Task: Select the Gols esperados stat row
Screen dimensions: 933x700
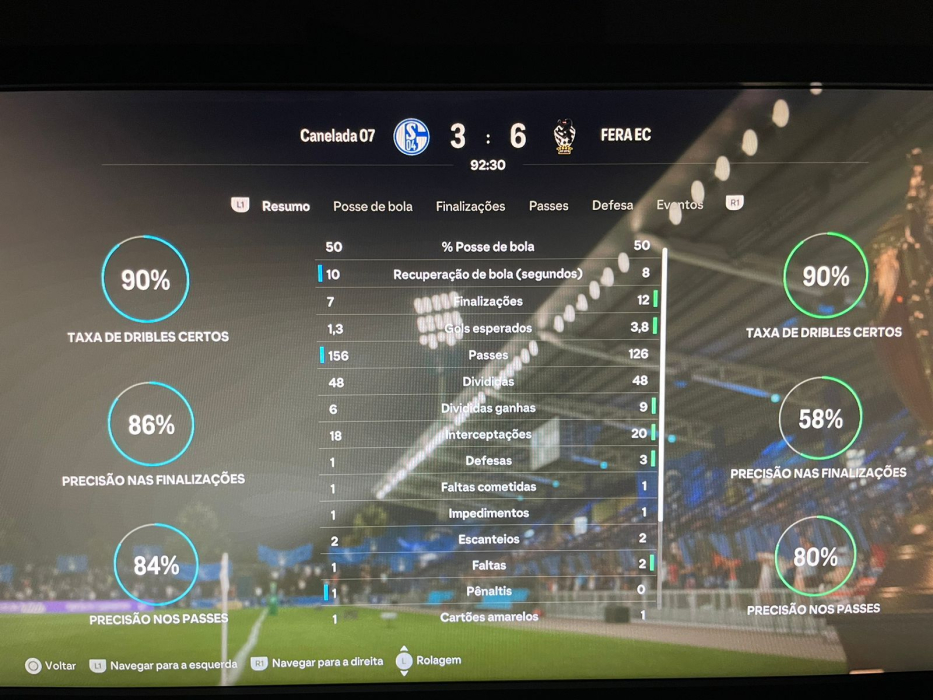Action: coord(488,328)
